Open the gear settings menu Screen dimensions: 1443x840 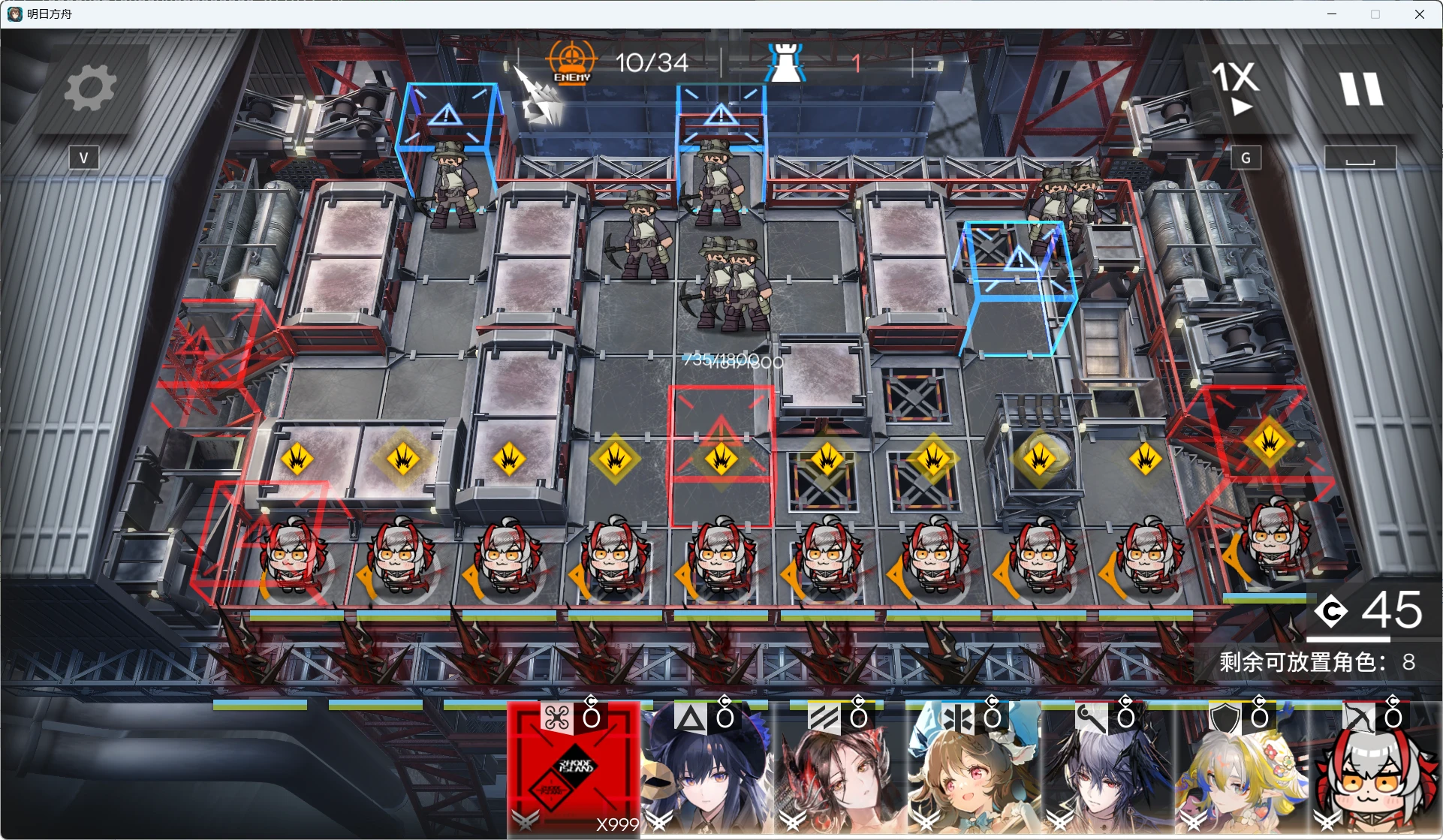point(90,89)
